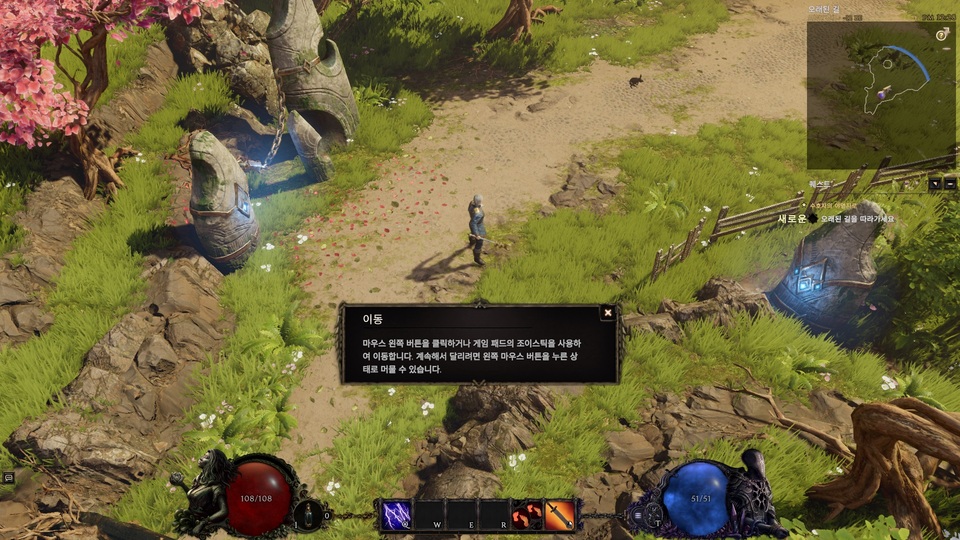The height and width of the screenshot is (540, 960).
Task: Activate the lightning skill in the Q slot
Action: [396, 515]
